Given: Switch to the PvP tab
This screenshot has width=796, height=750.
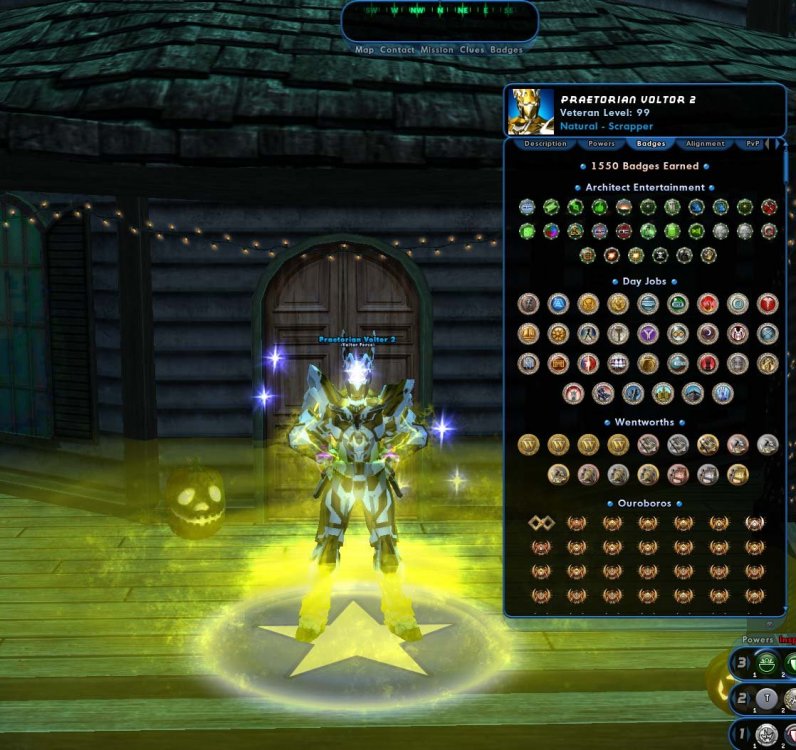Looking at the screenshot, I should click(x=752, y=144).
